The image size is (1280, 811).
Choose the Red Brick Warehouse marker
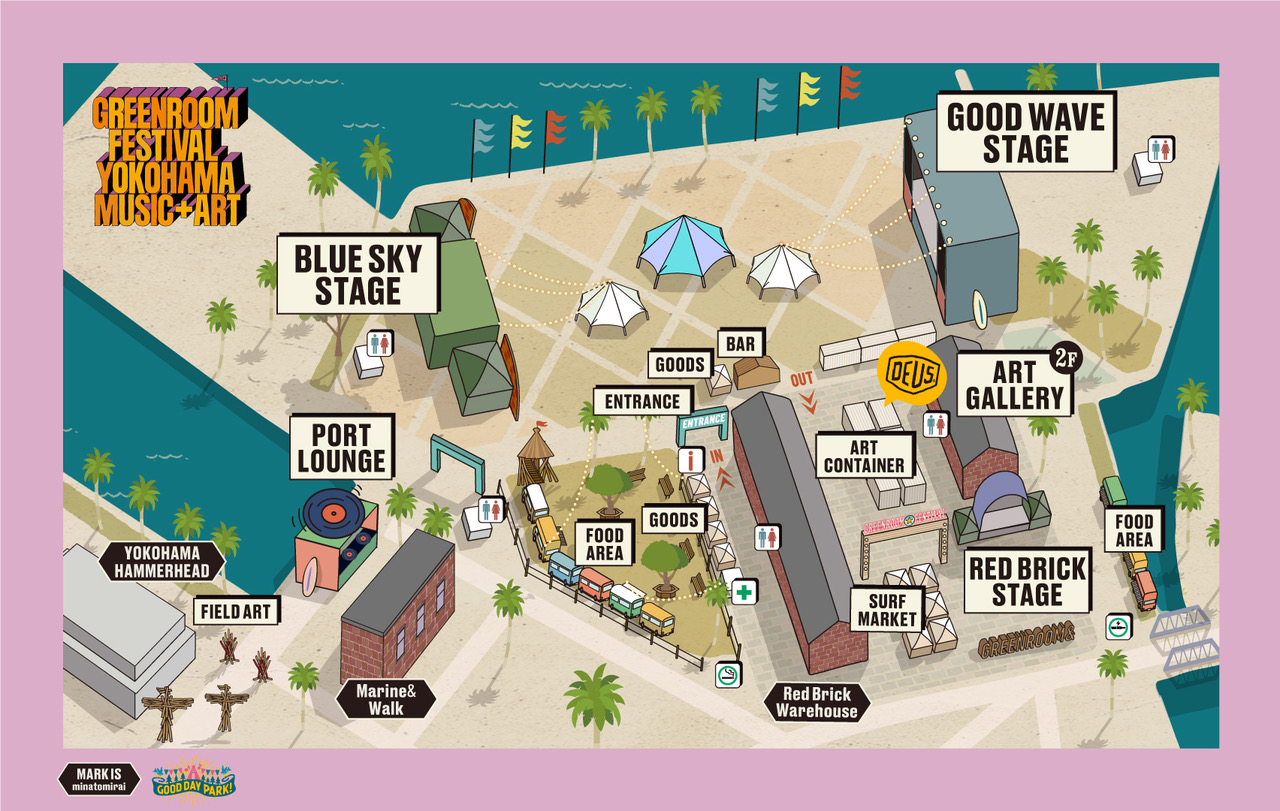coord(816,703)
